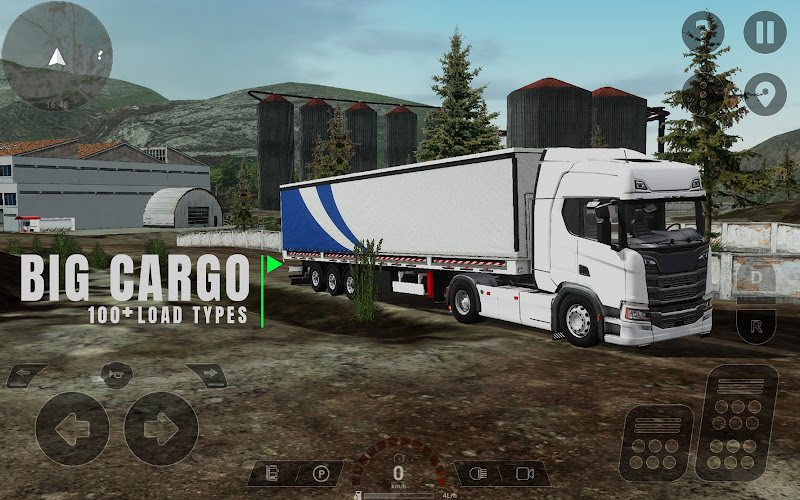
Task: Sound the truck horn
Action: [x=116, y=373]
